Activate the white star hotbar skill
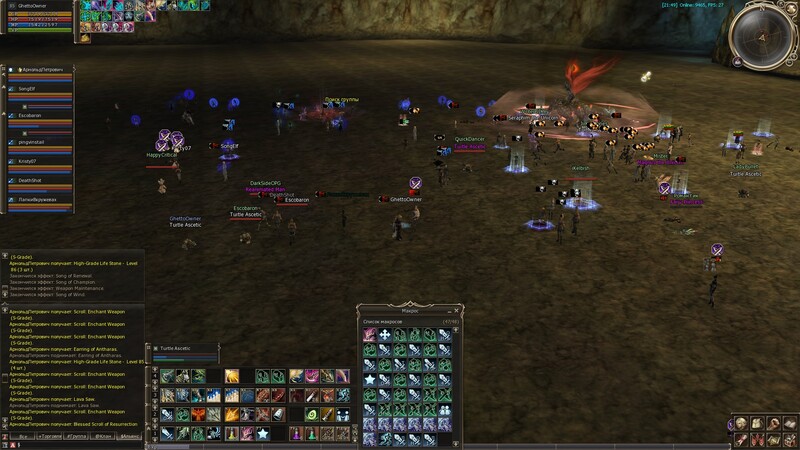This screenshot has height=450, width=800. tap(263, 433)
